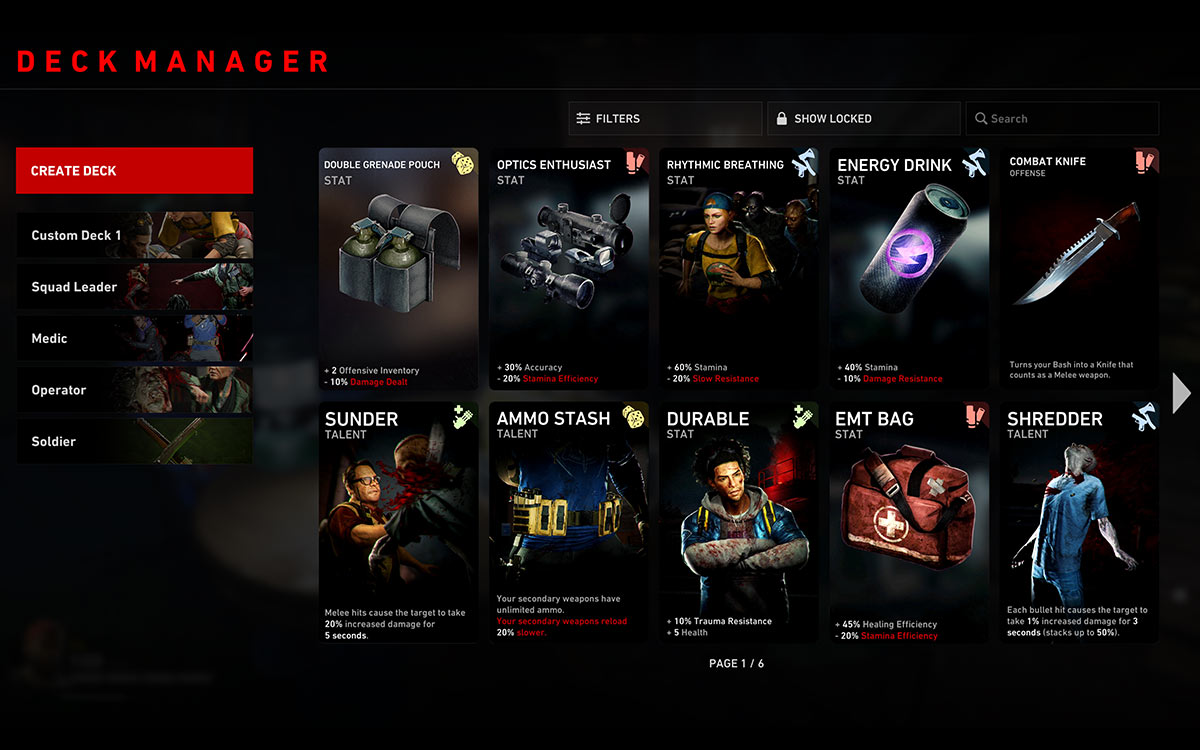
Task: Go to the next page of cards
Action: (x=1181, y=393)
